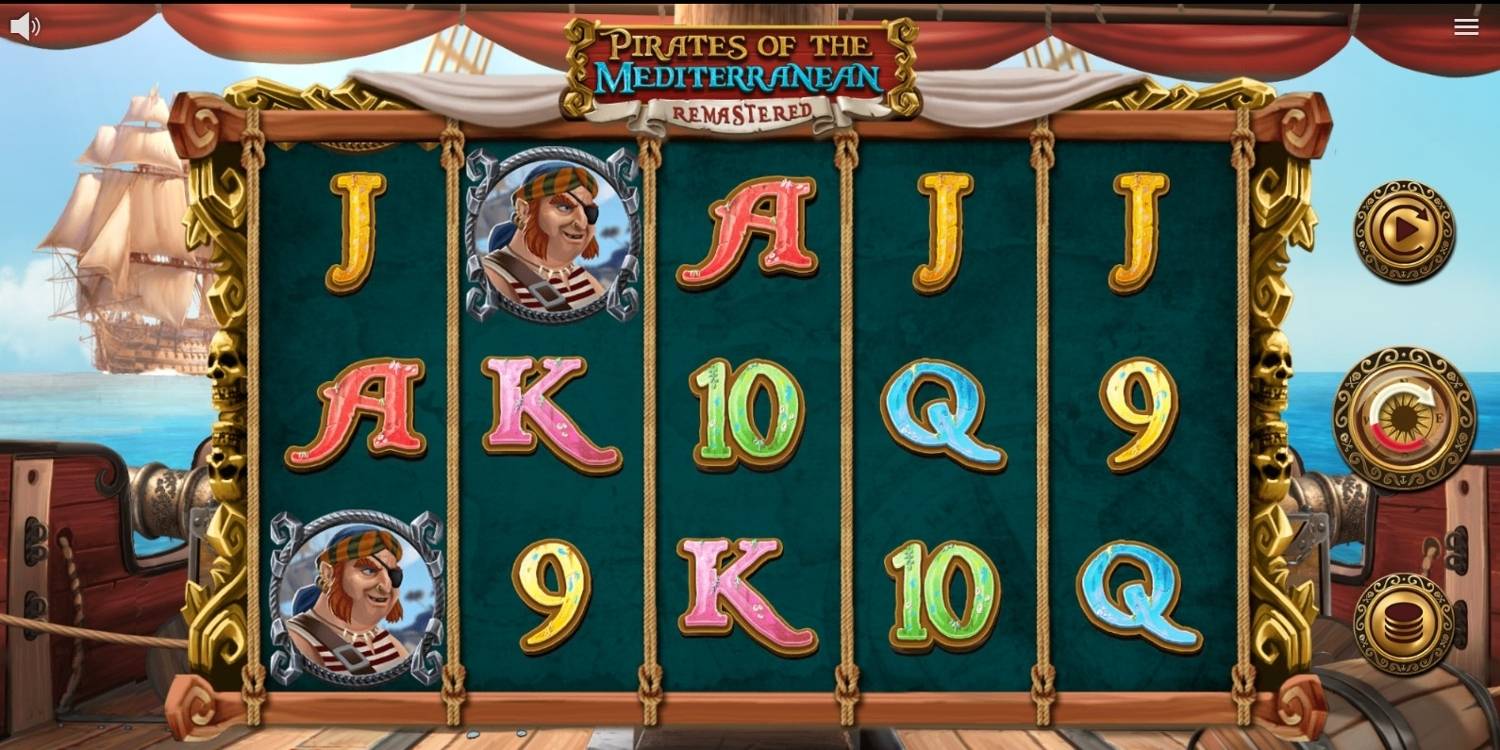Open the hamburger menu

[1466, 27]
